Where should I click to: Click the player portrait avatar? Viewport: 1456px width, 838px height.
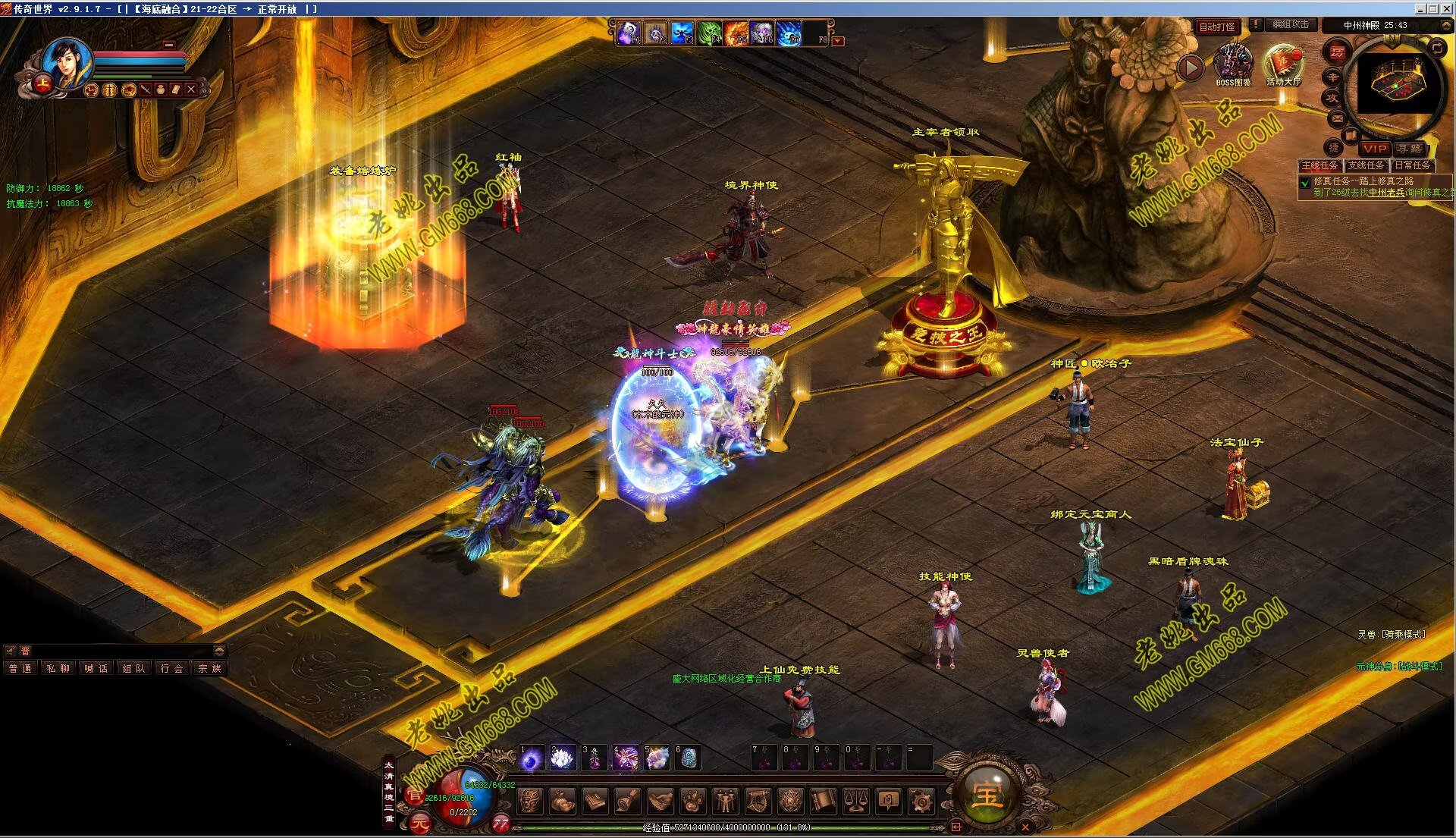[x=67, y=61]
